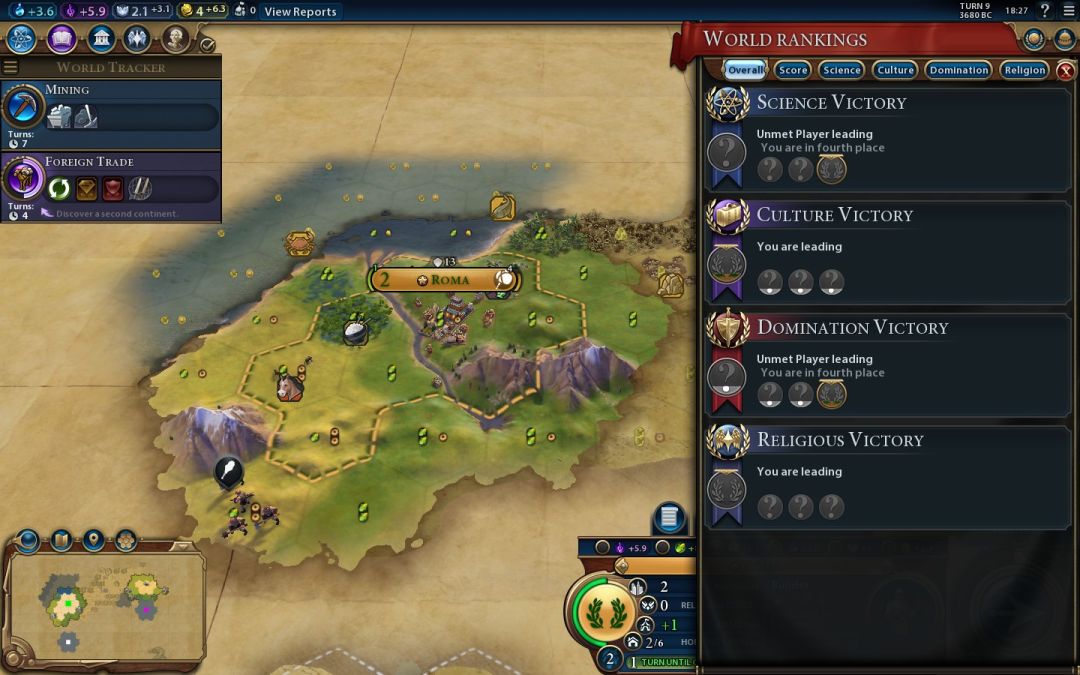The height and width of the screenshot is (675, 1080).
Task: Open the government building icon
Action: click(100, 39)
